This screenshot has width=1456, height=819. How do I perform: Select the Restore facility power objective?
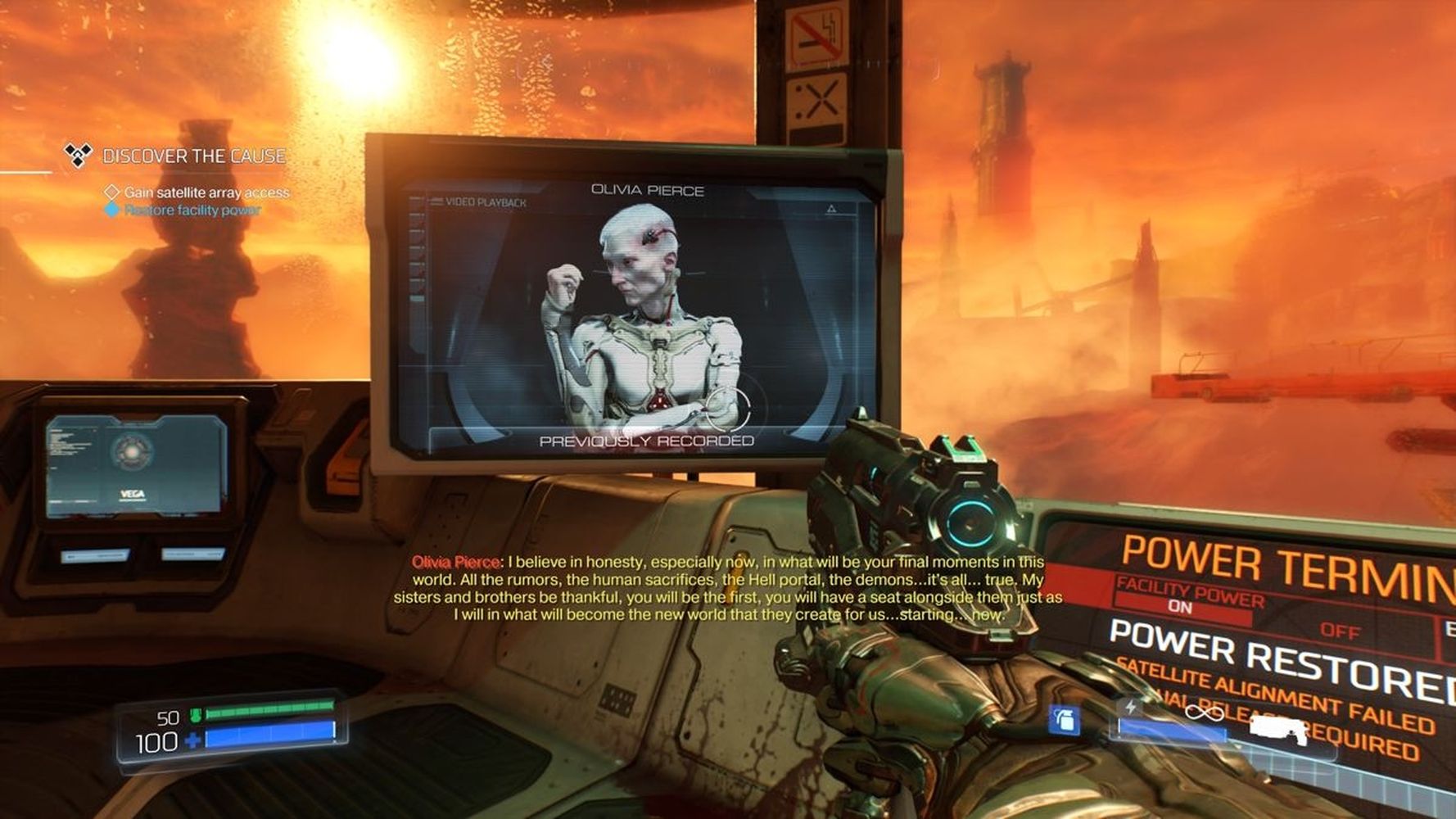pyautogui.click(x=192, y=210)
